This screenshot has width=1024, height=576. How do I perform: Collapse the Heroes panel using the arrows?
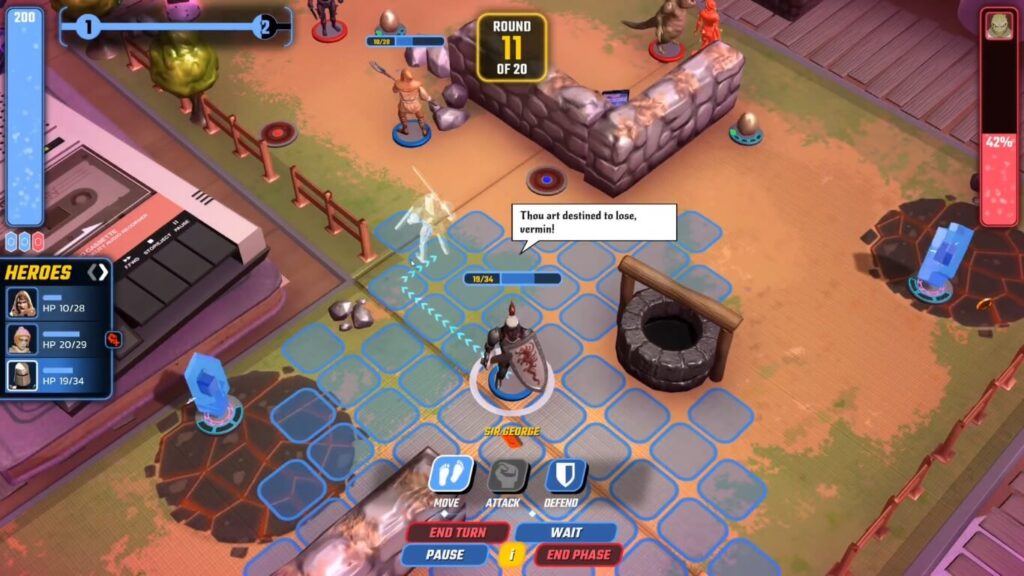click(x=98, y=272)
